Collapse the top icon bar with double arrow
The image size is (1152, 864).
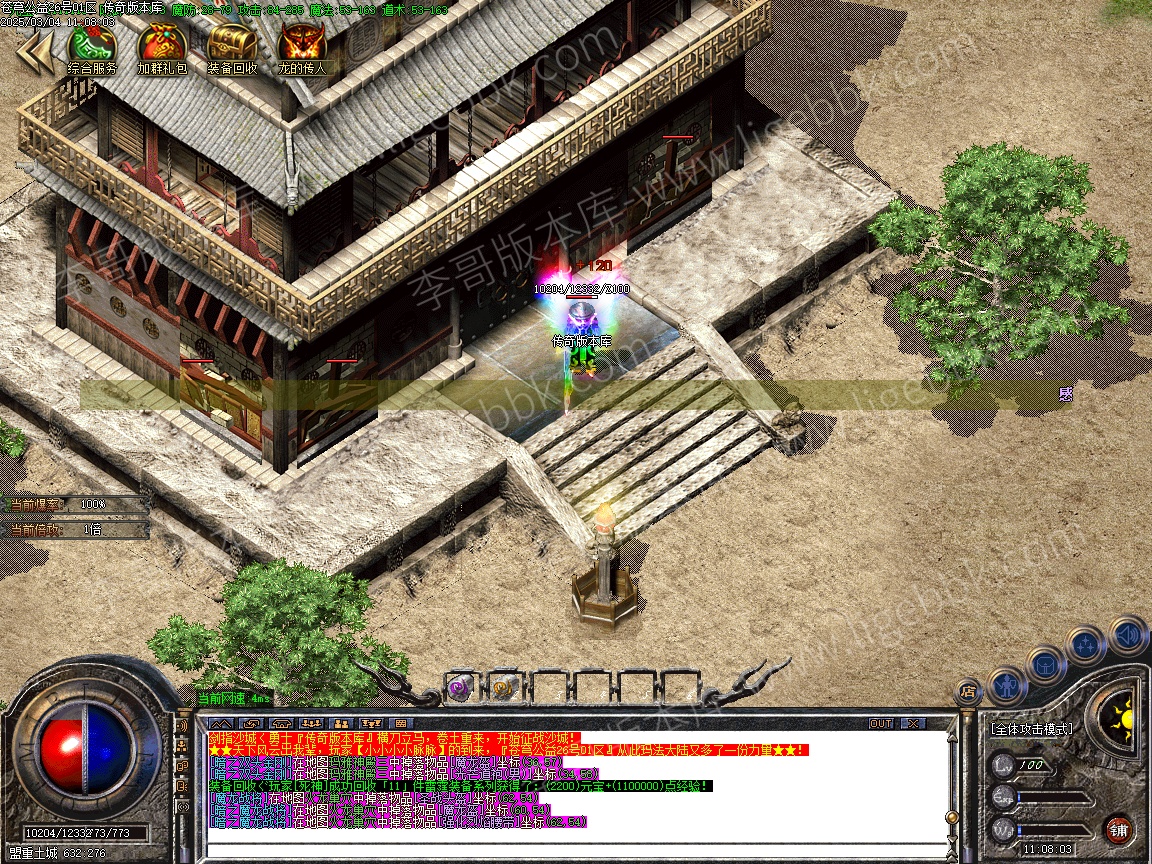coord(35,52)
